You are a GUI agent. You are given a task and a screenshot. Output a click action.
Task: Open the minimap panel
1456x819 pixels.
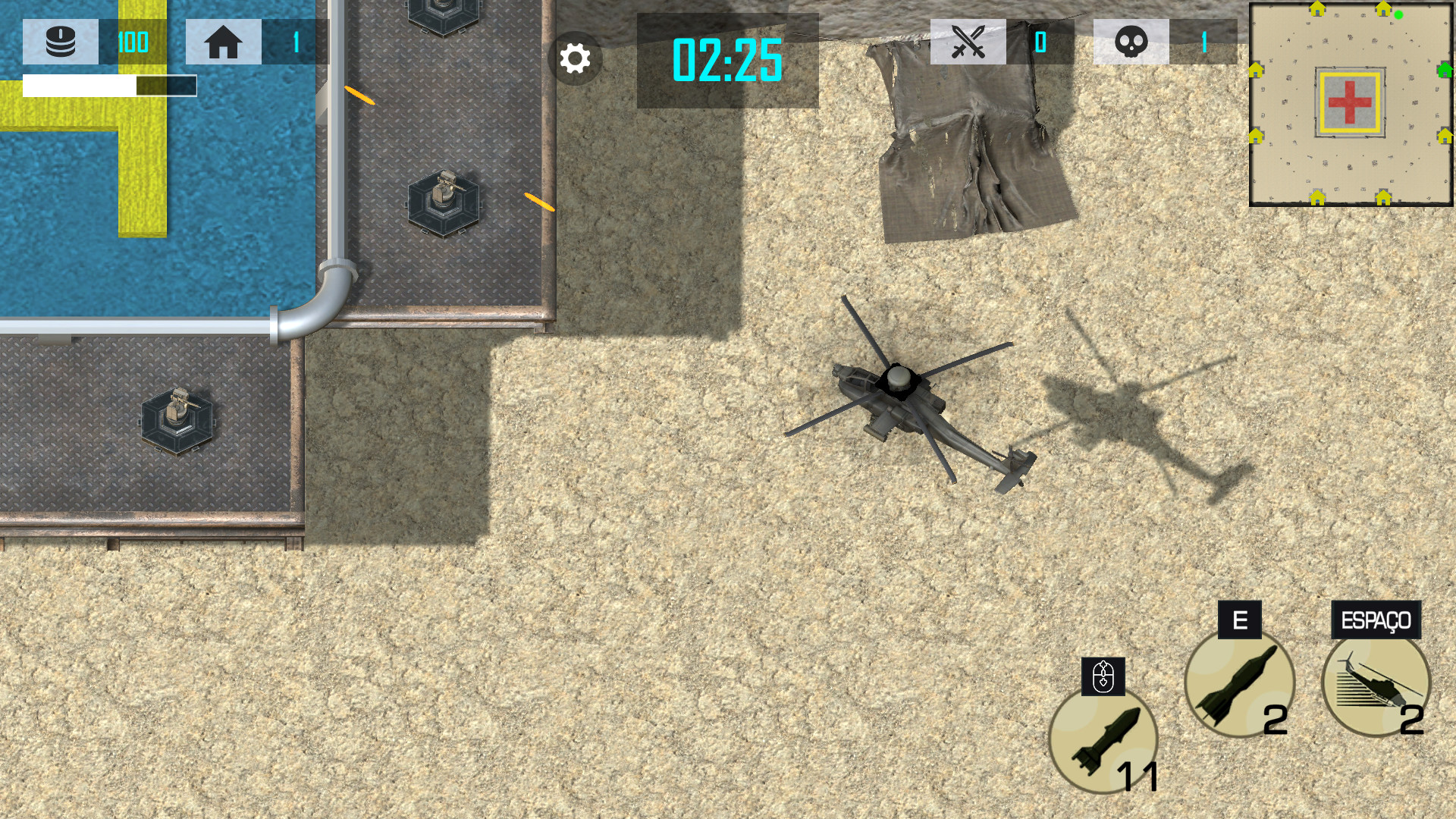[1350, 102]
